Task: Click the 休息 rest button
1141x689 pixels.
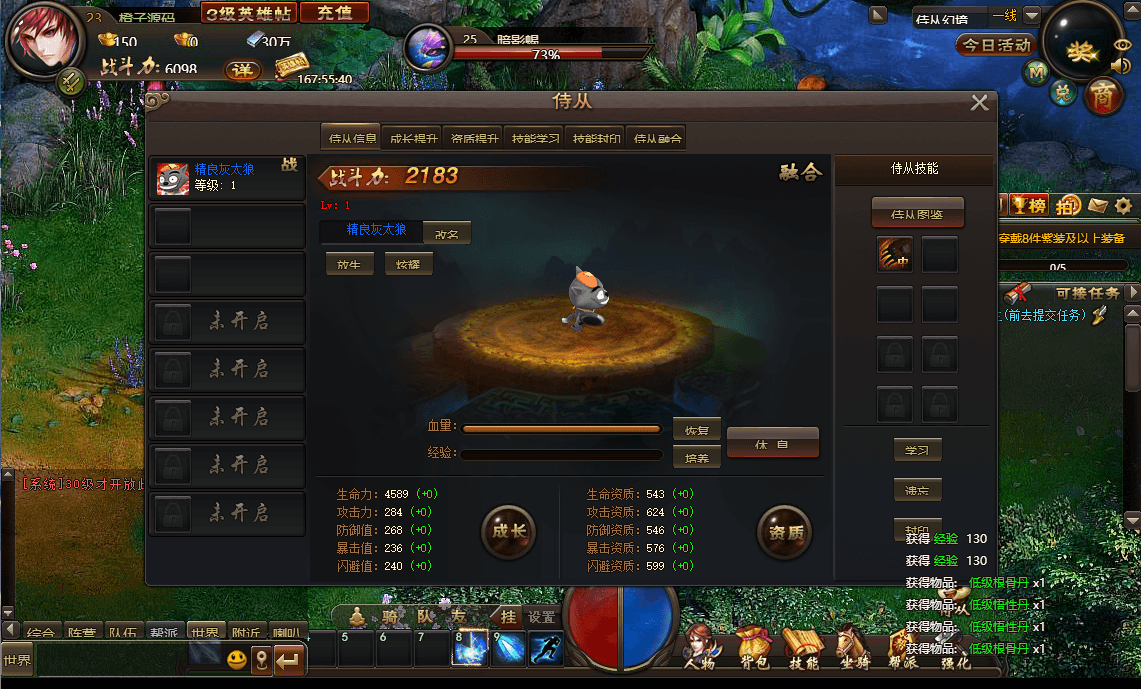Action: coord(772,443)
